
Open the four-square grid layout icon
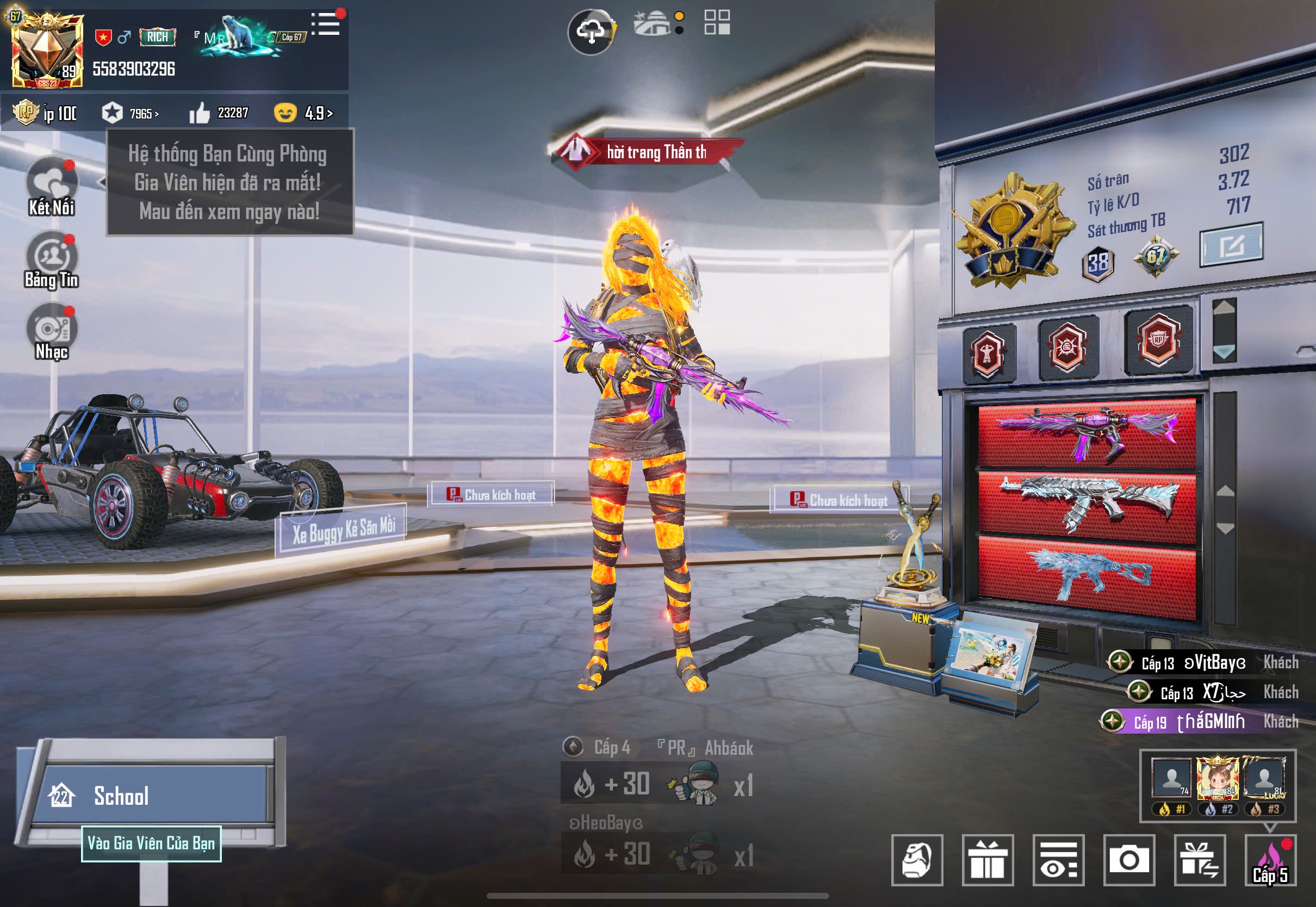tap(717, 23)
